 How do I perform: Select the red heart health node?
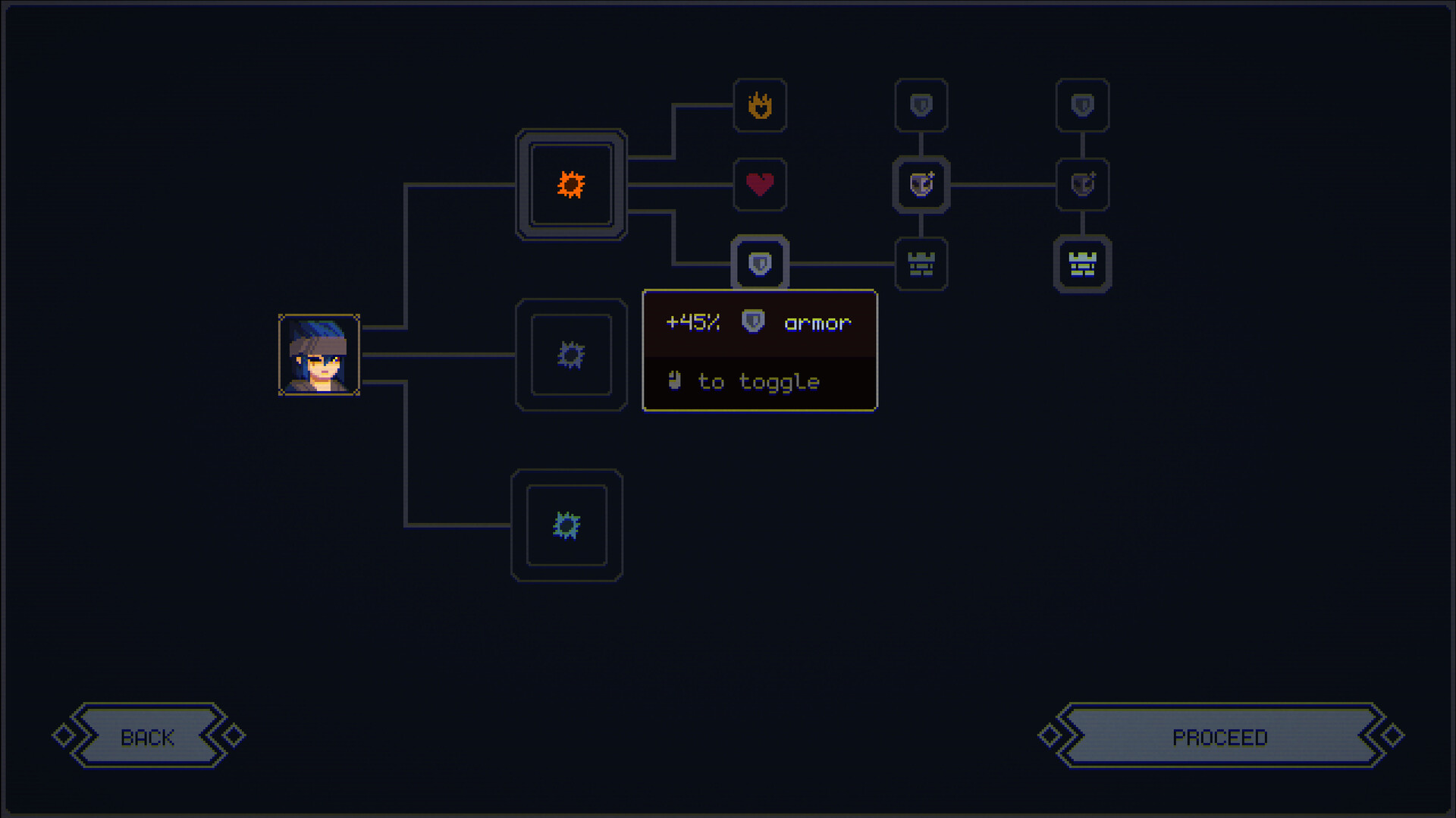click(x=760, y=186)
